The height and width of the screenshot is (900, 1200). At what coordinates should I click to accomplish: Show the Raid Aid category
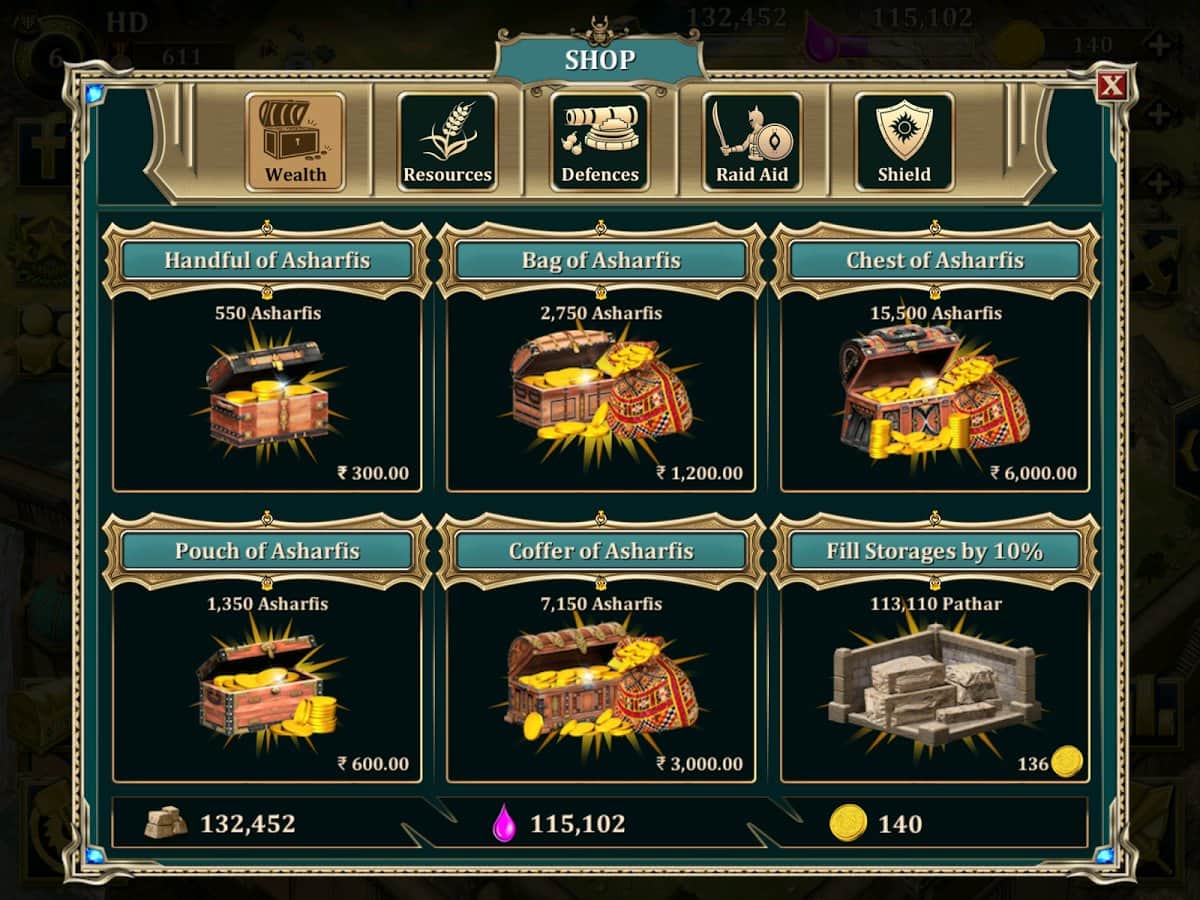pyautogui.click(x=751, y=142)
